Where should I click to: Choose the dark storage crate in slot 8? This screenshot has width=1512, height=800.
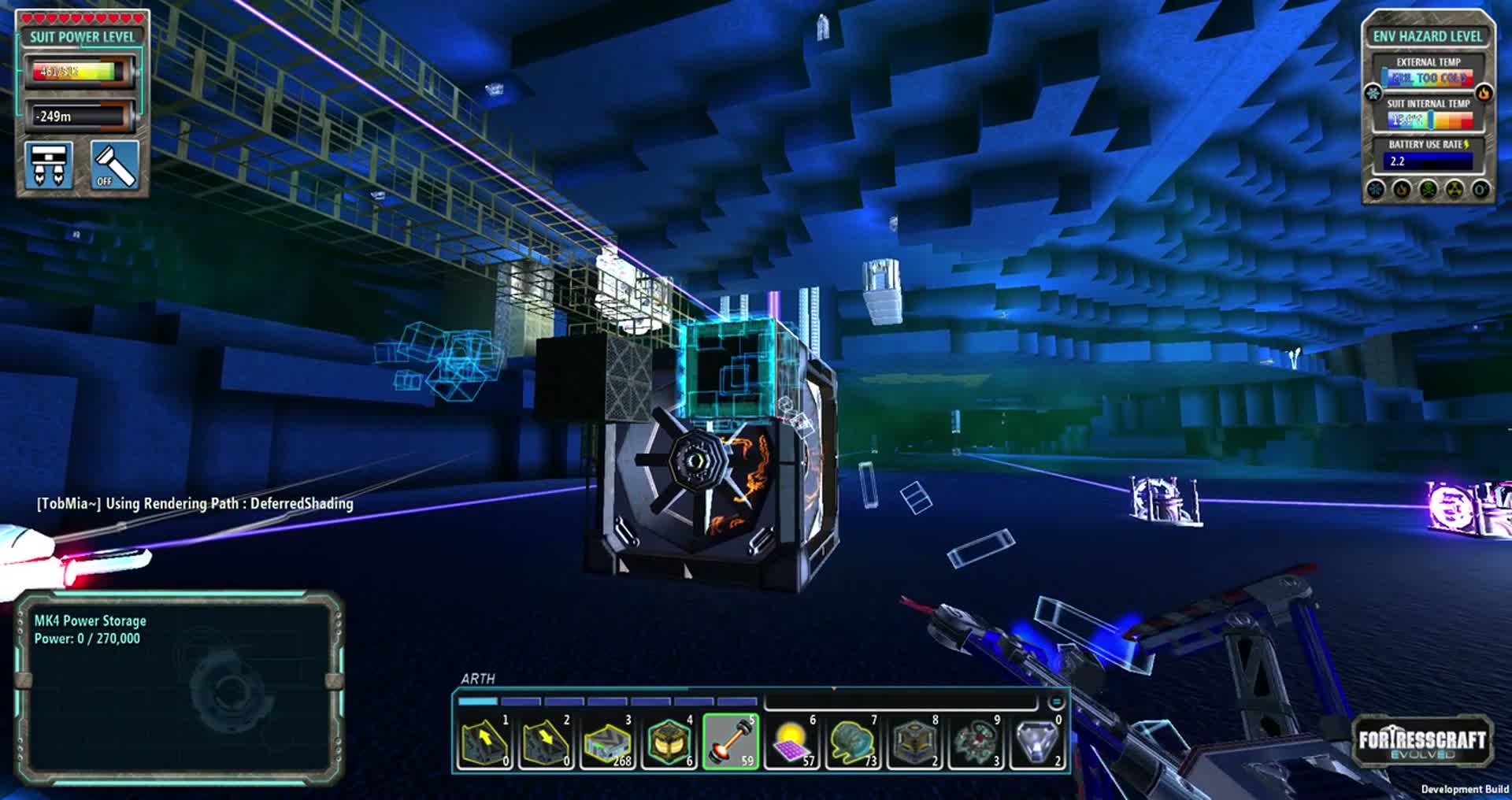pos(914,742)
